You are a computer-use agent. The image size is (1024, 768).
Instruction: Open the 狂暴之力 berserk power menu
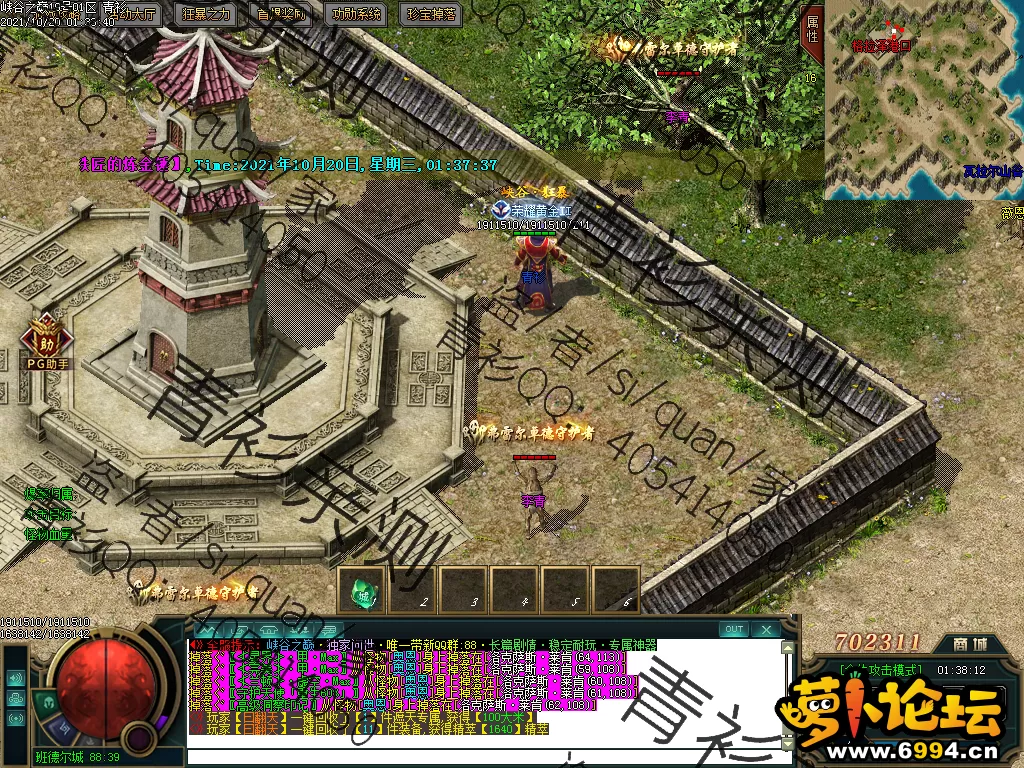click(208, 14)
